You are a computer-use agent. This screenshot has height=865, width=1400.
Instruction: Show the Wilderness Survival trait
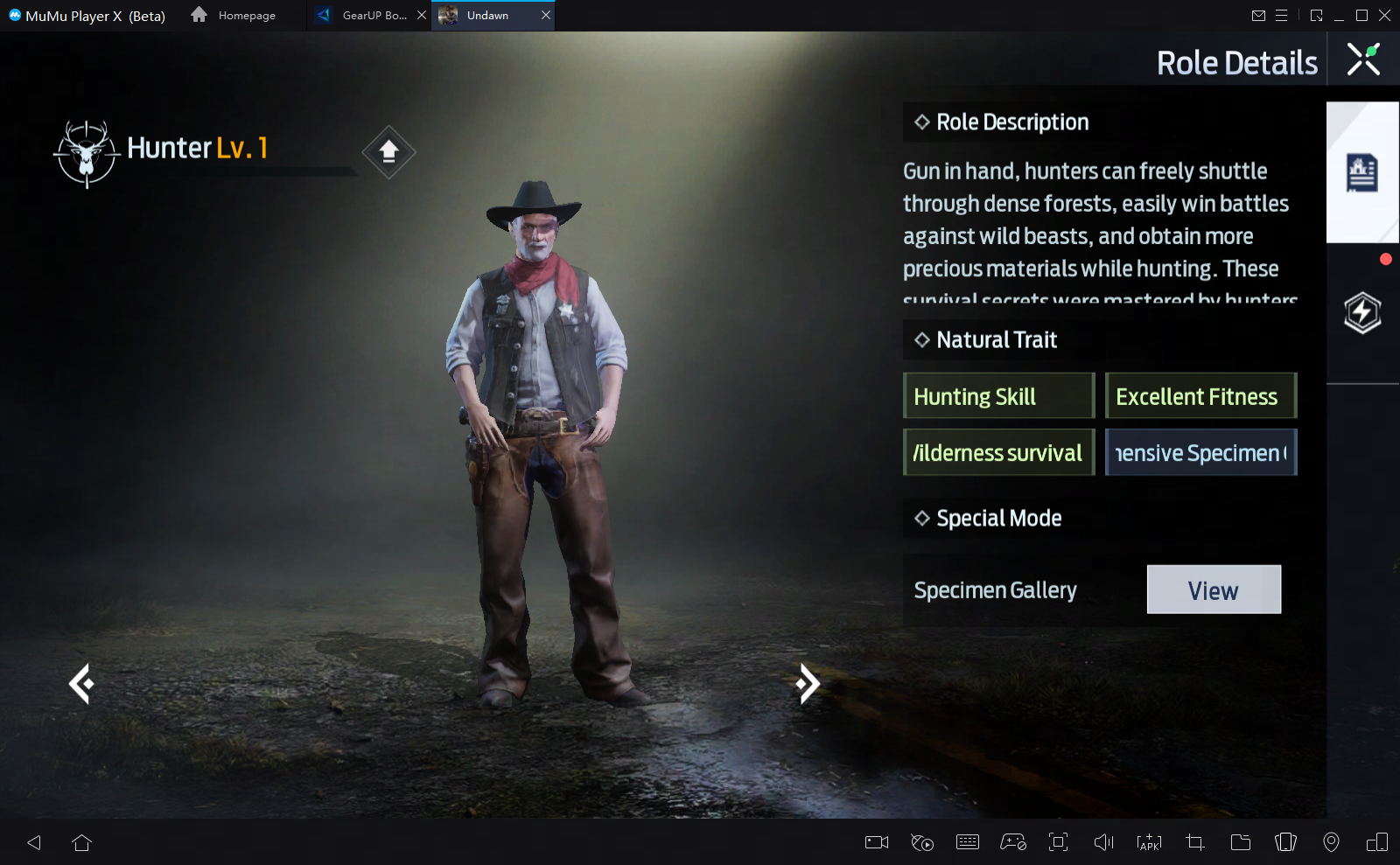(998, 453)
